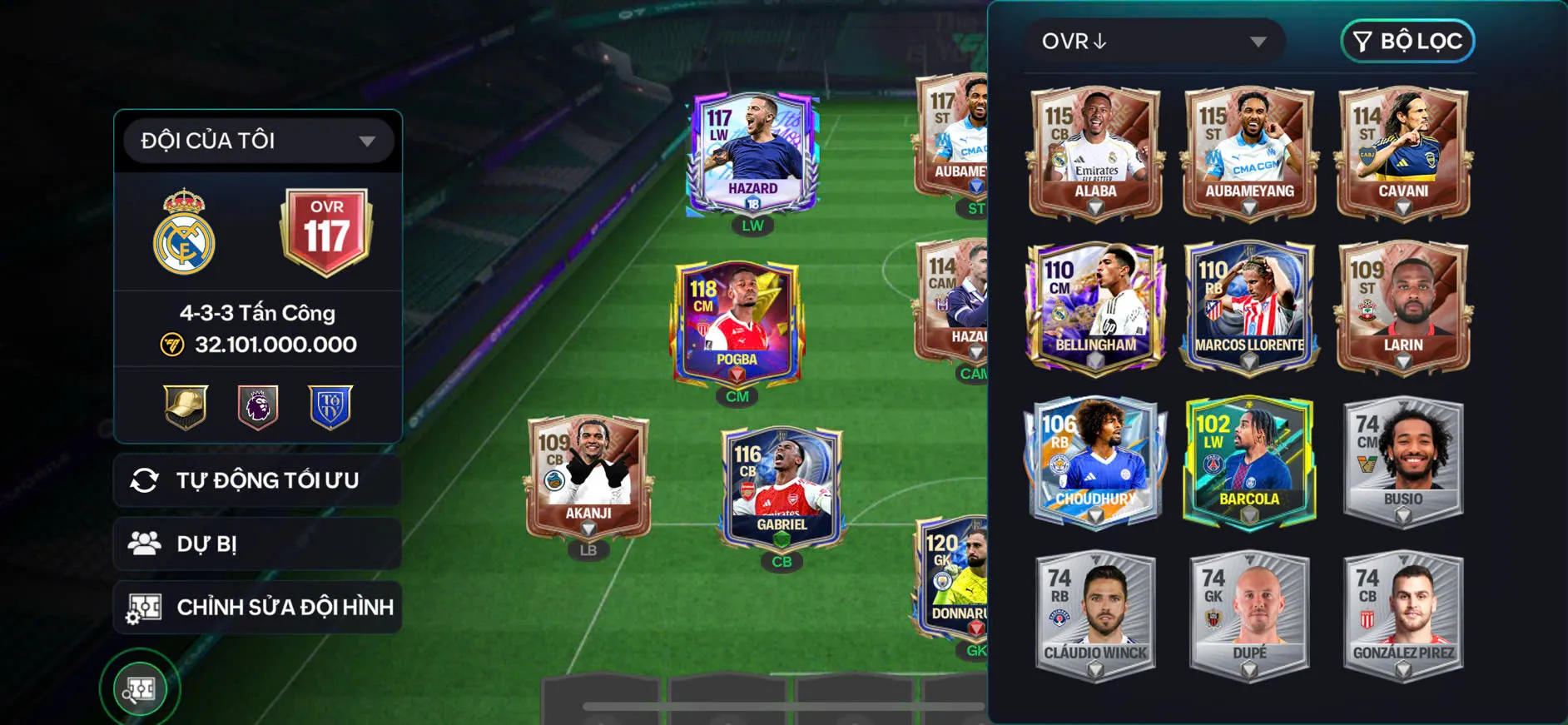Pick the Barcola 102 LW card
1568x725 pixels.
click(x=1249, y=460)
